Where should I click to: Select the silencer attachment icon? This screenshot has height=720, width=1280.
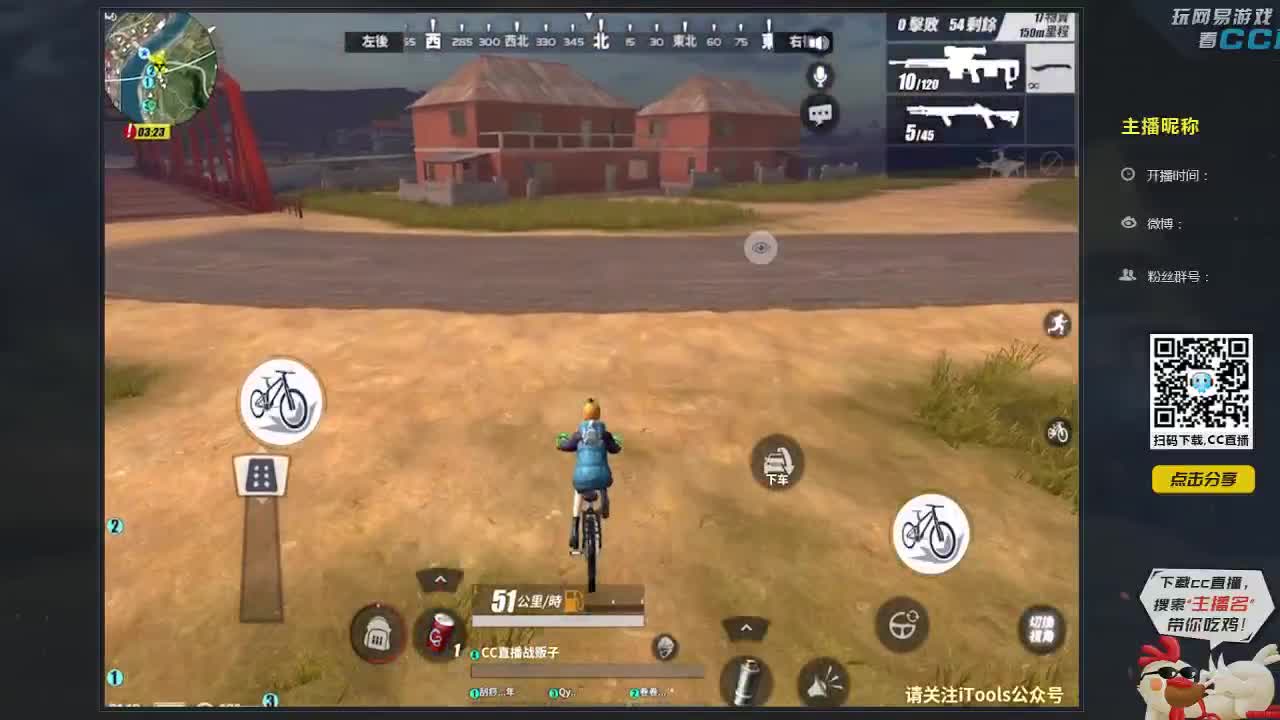click(x=745, y=683)
